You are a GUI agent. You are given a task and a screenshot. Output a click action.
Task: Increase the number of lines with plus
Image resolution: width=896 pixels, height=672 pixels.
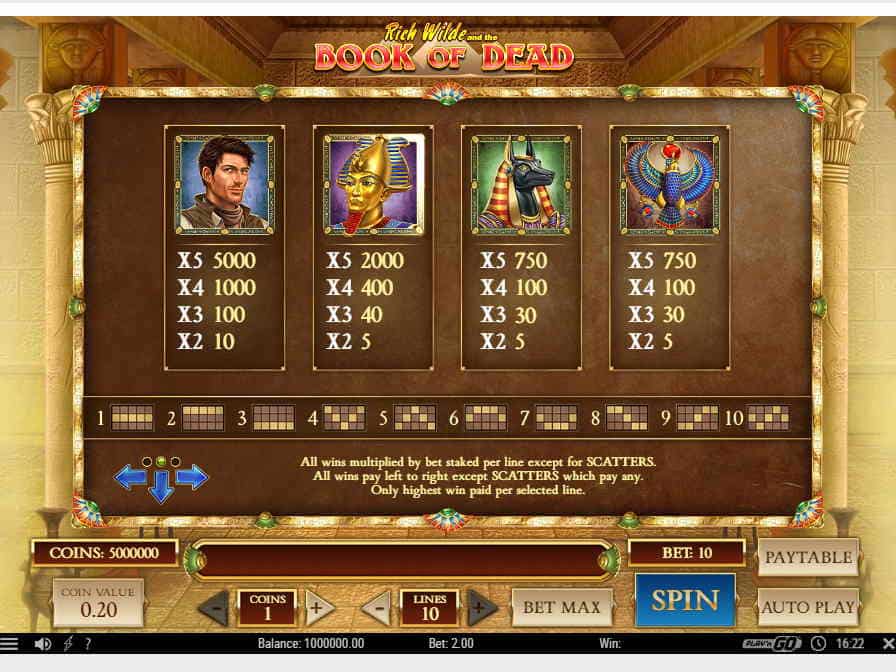[481, 607]
